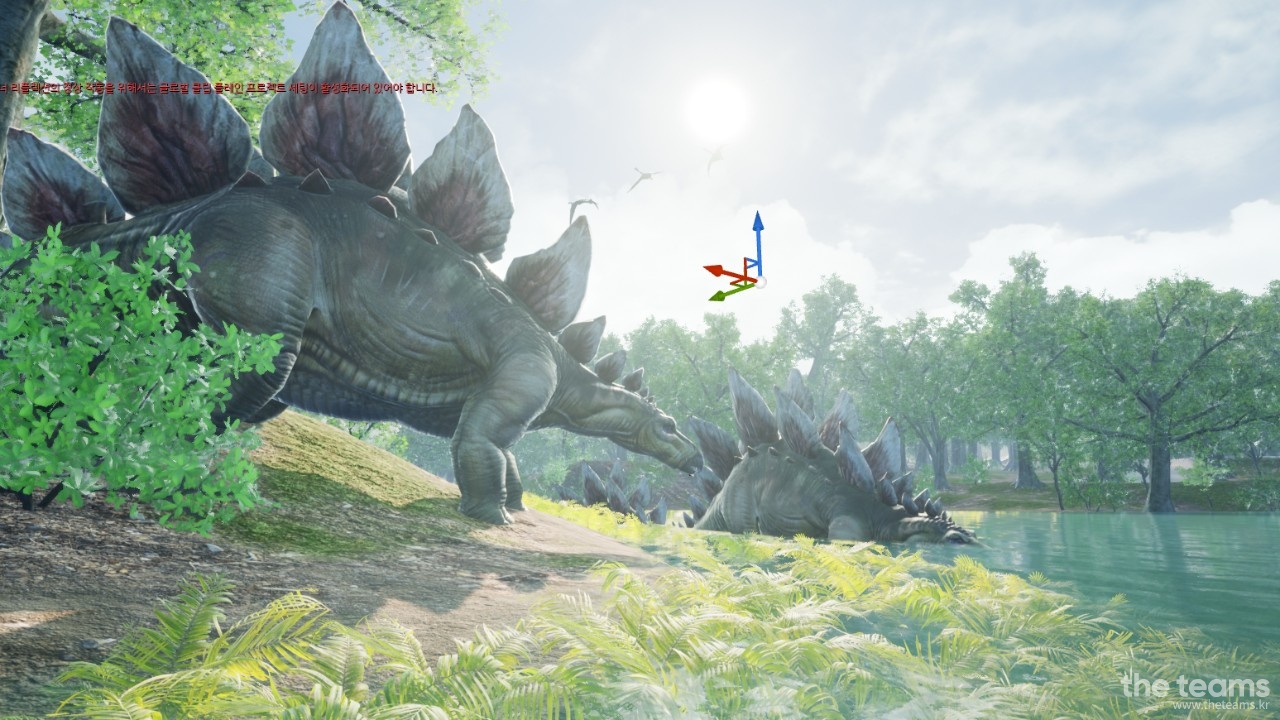This screenshot has height=720, width=1280.
Task: Select the white center sphere of the gizmo
Action: click(759, 282)
